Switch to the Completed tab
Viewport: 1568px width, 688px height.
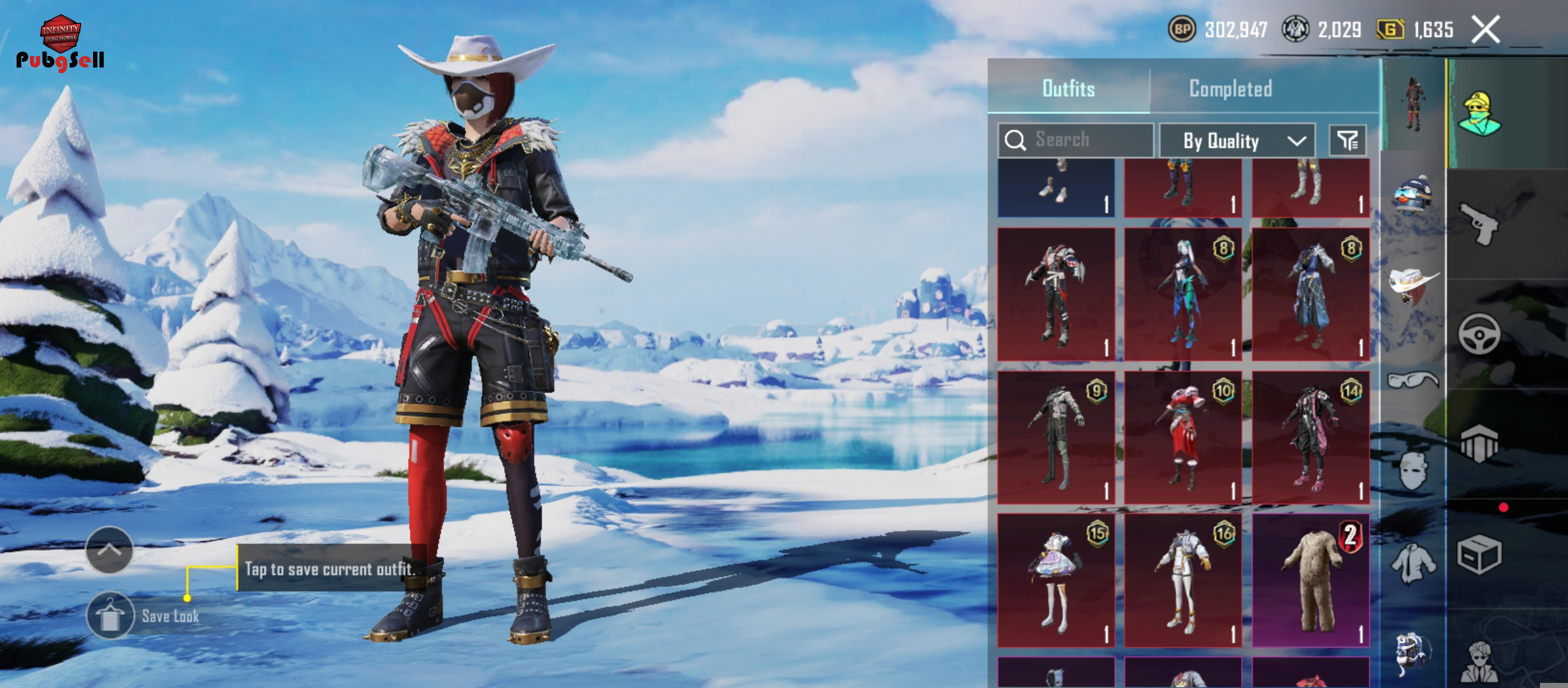coord(1230,89)
